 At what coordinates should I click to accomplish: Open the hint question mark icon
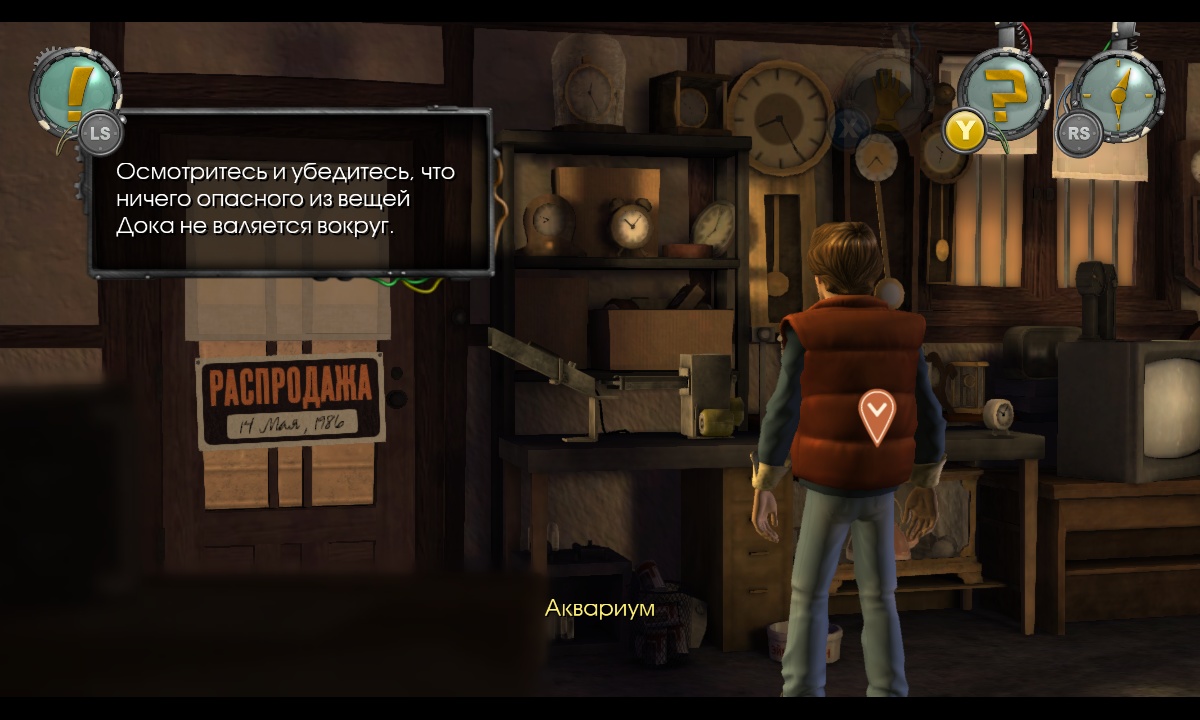tap(1003, 94)
